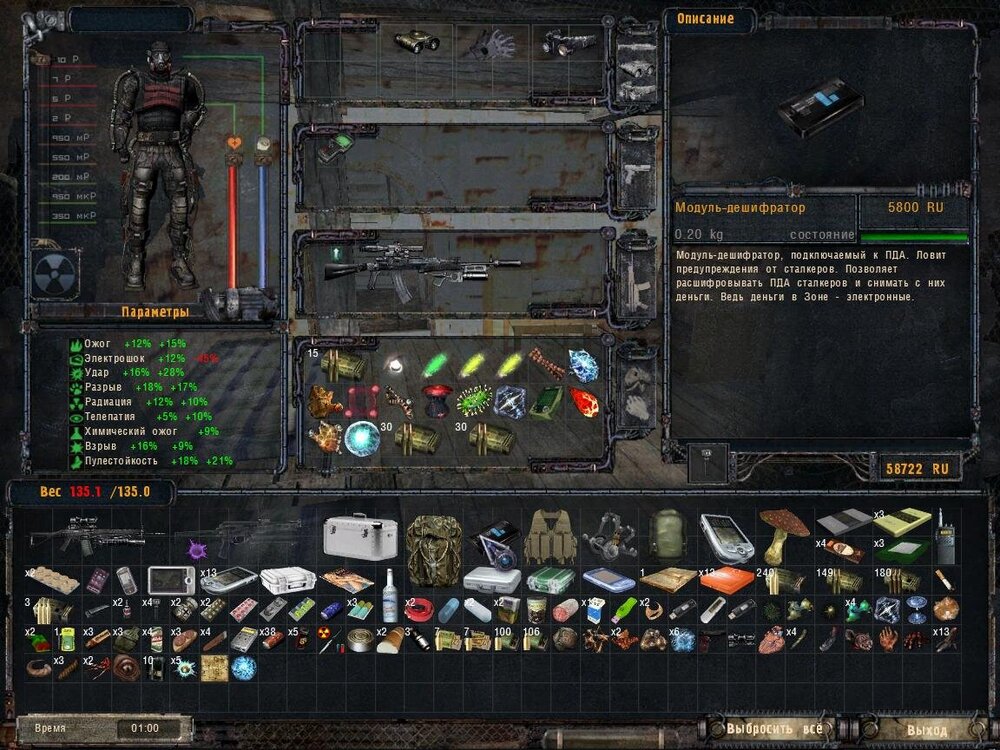Select the metal case in the backpack
1000x750 pixels.
360,536
